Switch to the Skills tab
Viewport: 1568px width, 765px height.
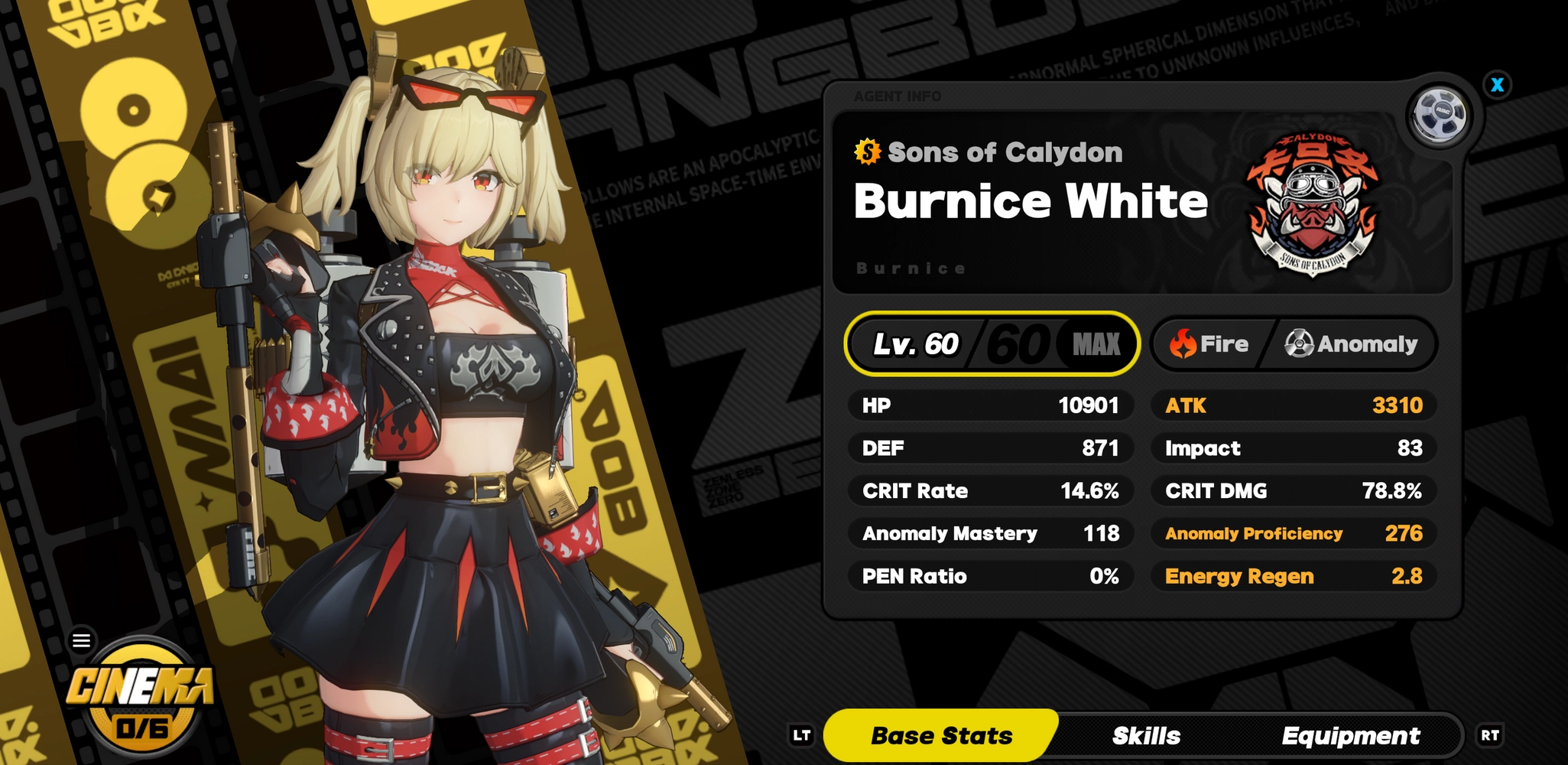(x=1148, y=735)
